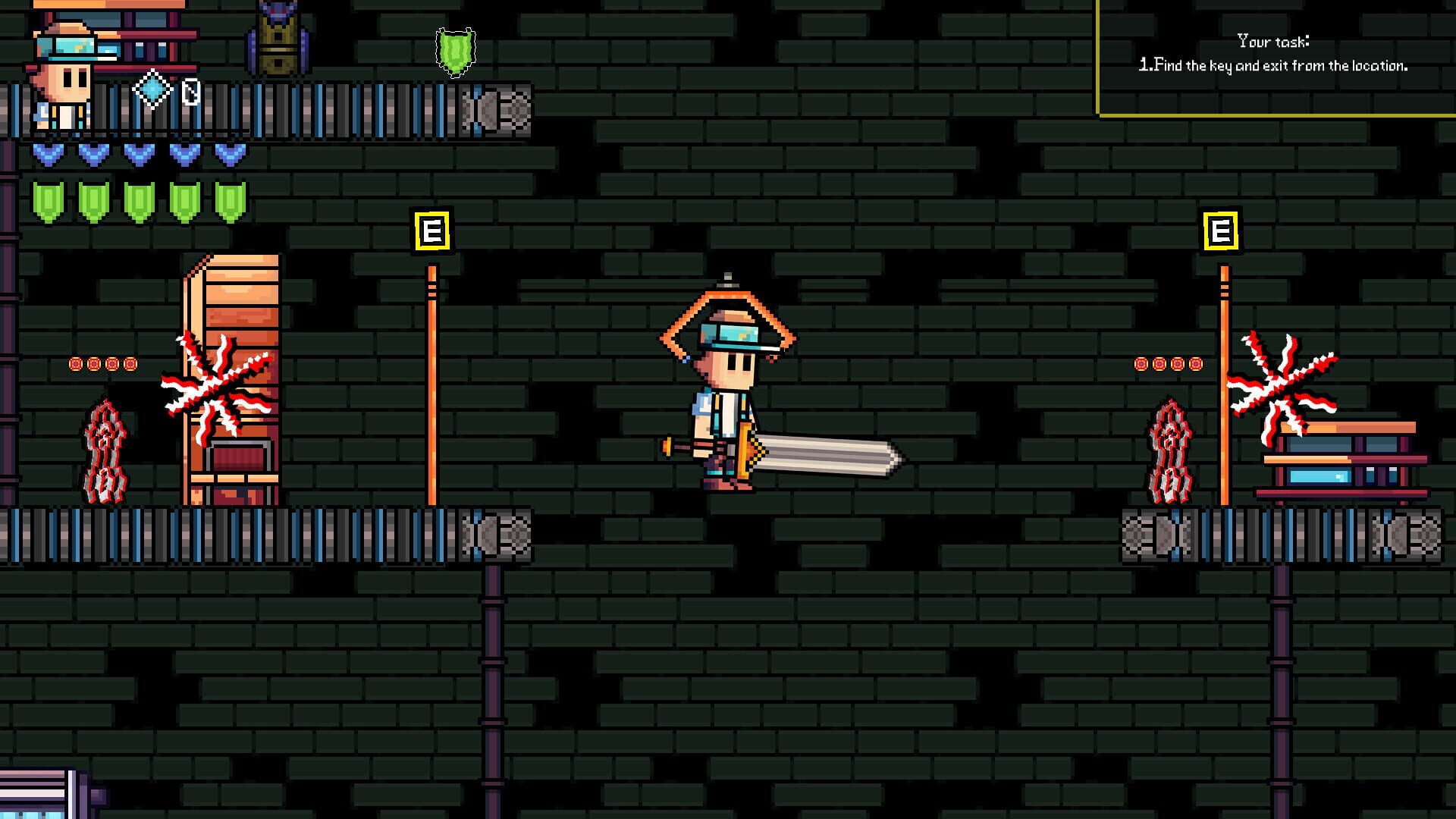Image resolution: width=1456 pixels, height=819 pixels.
Task: Click the first blue heart in the health row
Action: (47, 154)
